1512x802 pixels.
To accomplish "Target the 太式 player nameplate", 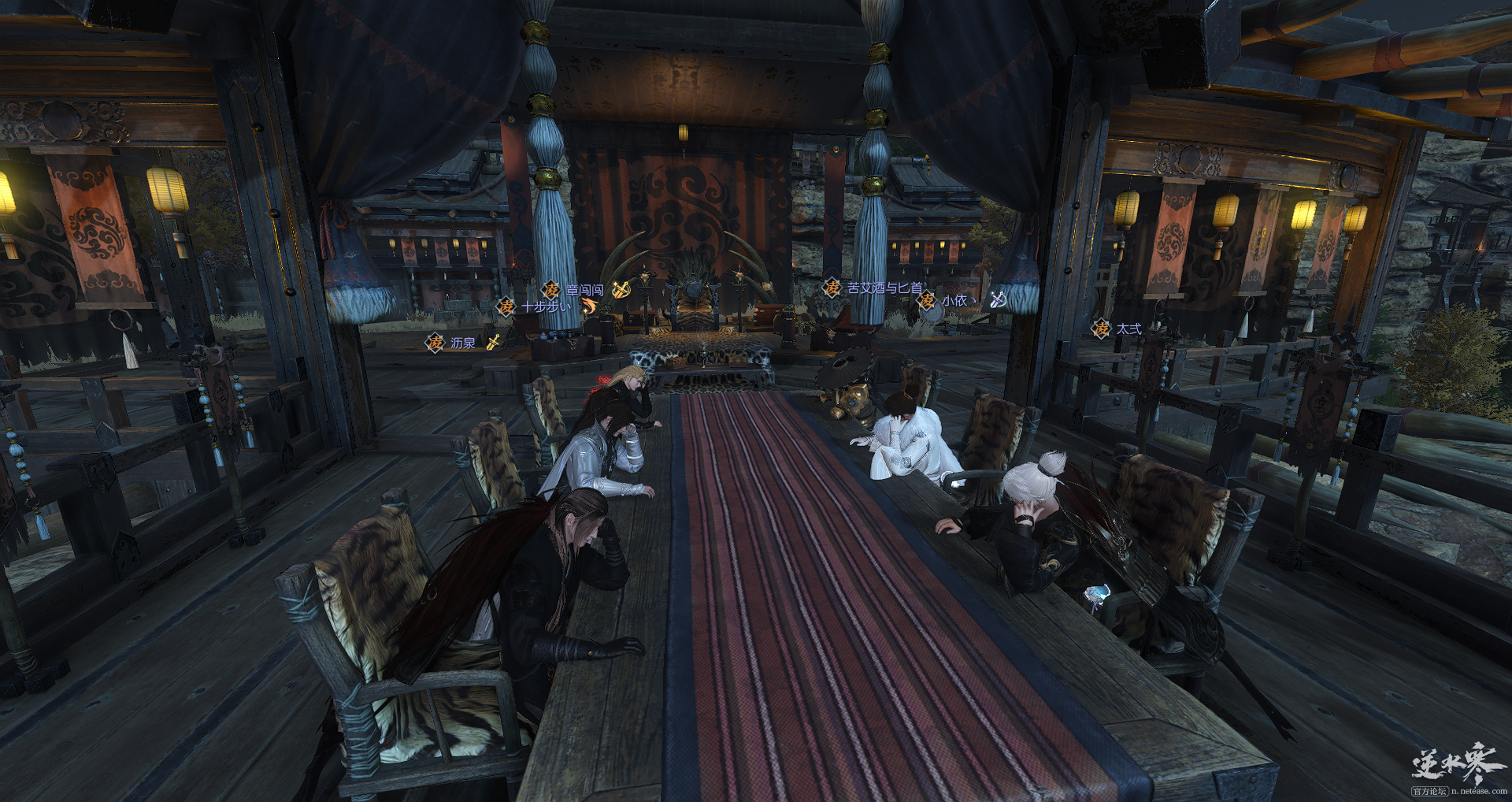I will tap(1128, 329).
